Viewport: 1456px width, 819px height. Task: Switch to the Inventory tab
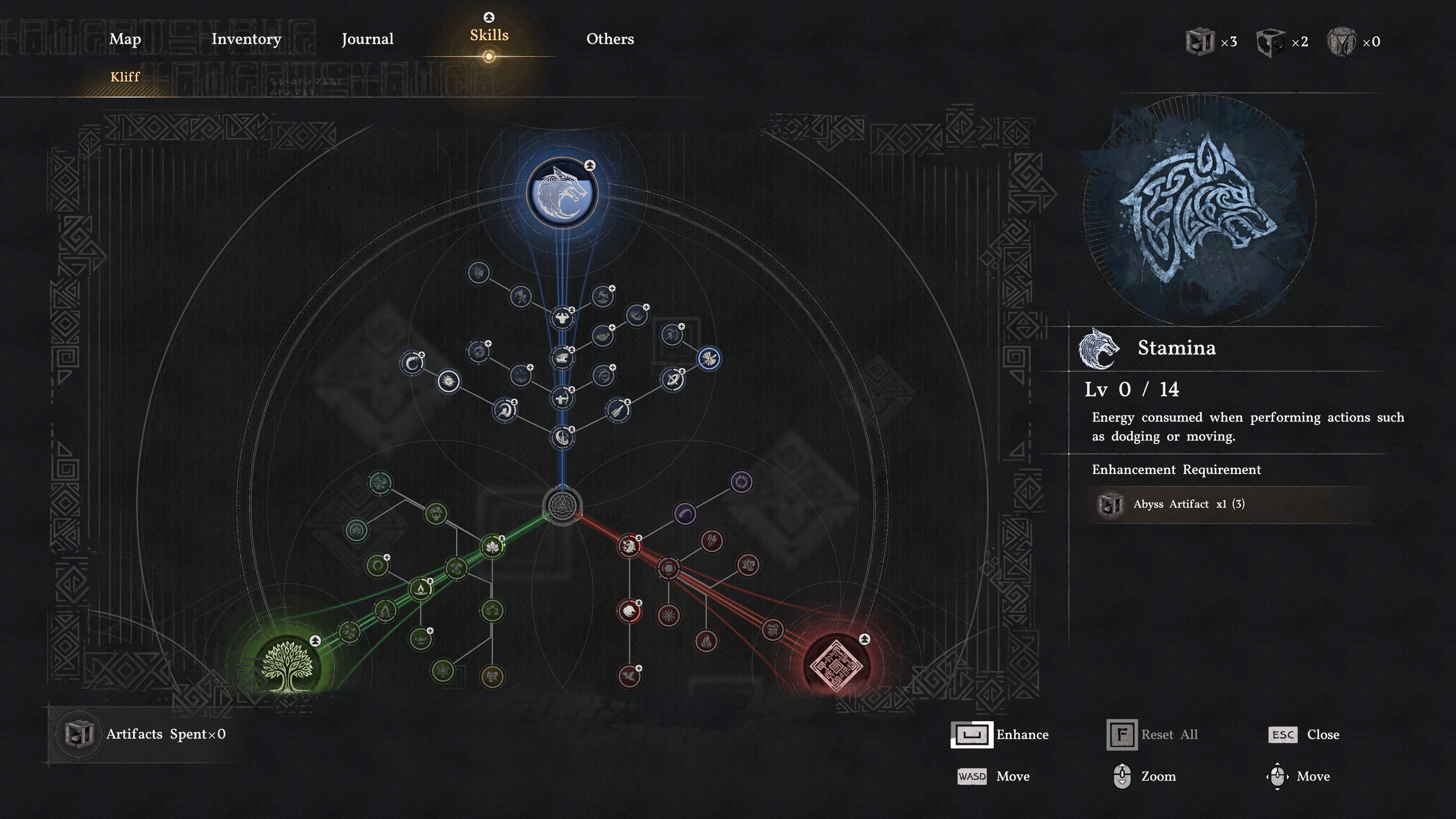pyautogui.click(x=246, y=39)
